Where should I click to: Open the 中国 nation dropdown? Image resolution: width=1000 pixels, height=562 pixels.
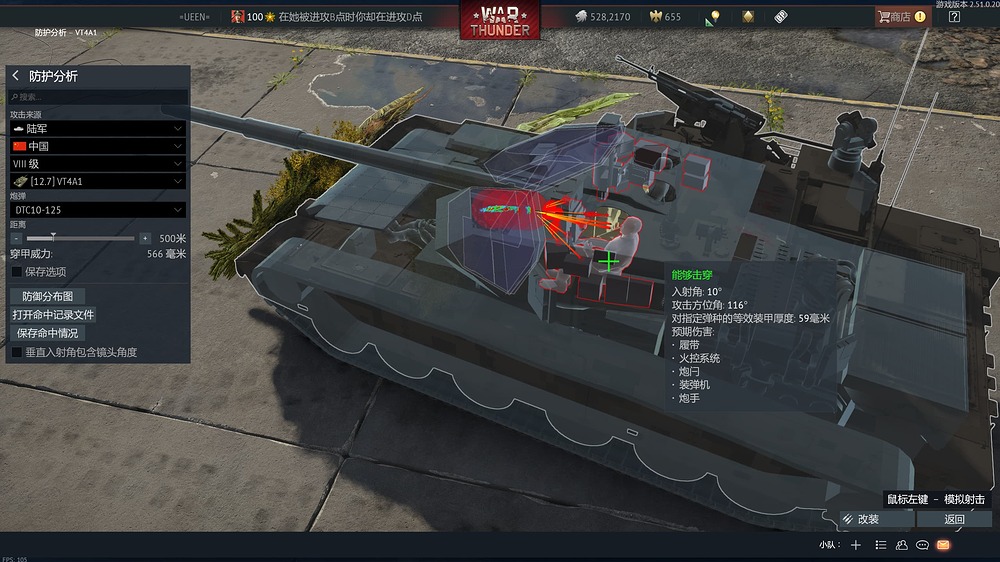pos(97,146)
